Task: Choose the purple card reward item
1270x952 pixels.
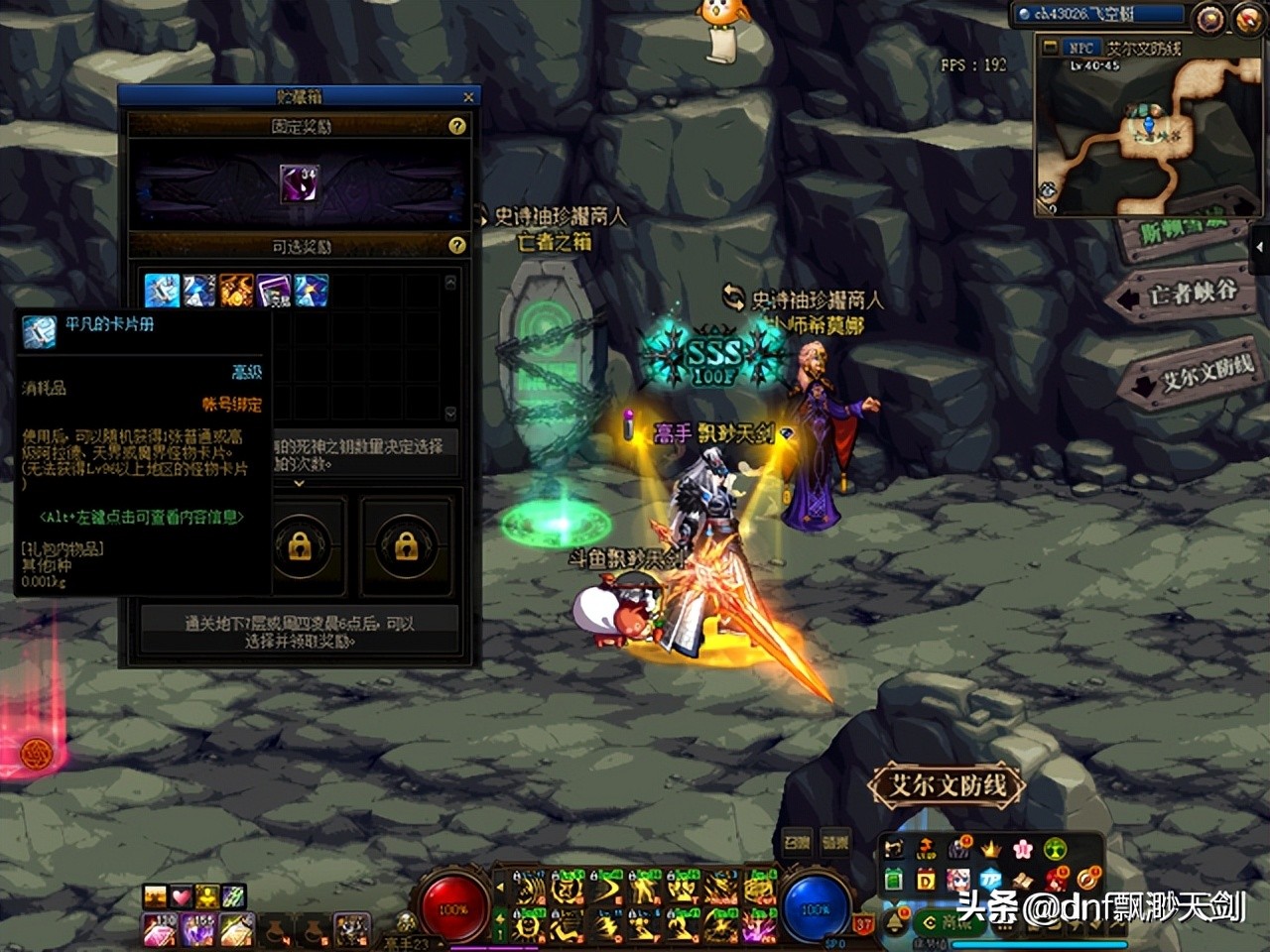Action: point(274,291)
